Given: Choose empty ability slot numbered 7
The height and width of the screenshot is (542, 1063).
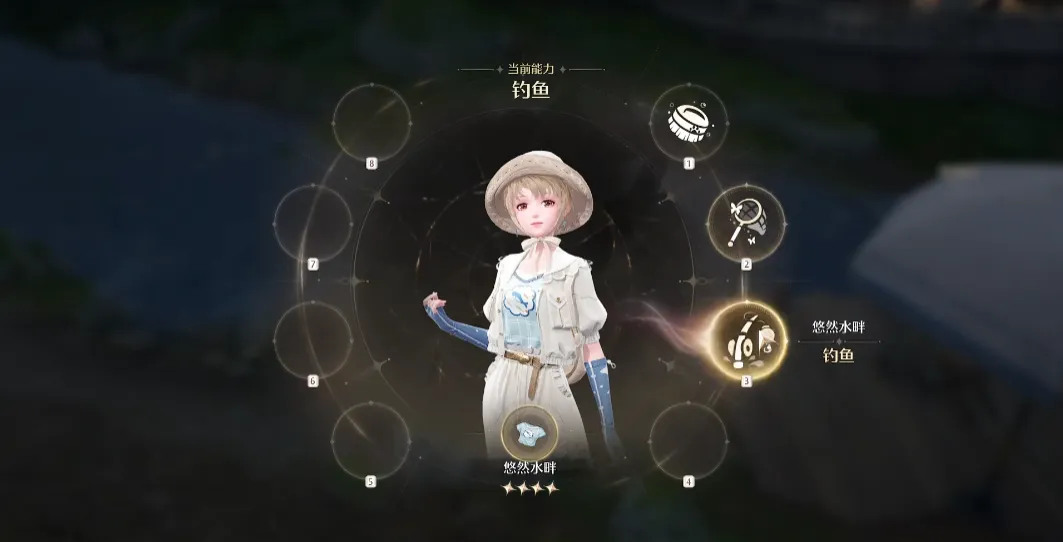Looking at the screenshot, I should 313,223.
